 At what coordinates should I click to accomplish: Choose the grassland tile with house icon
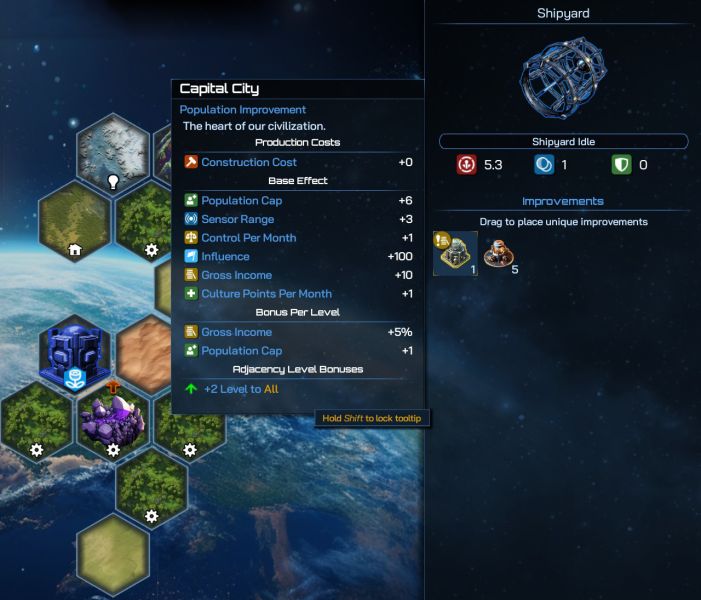(74, 220)
